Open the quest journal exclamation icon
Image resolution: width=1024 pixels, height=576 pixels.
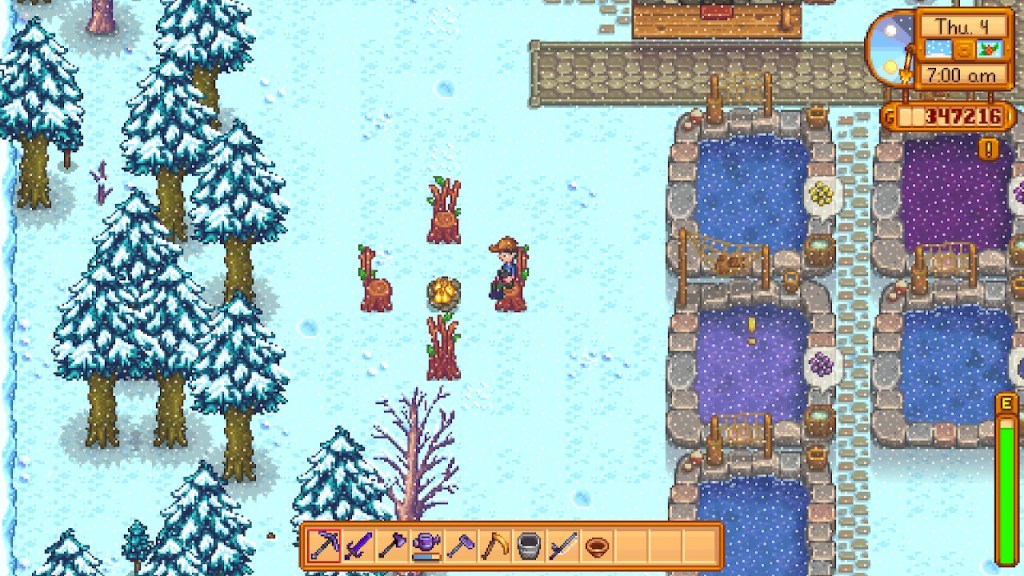(989, 149)
